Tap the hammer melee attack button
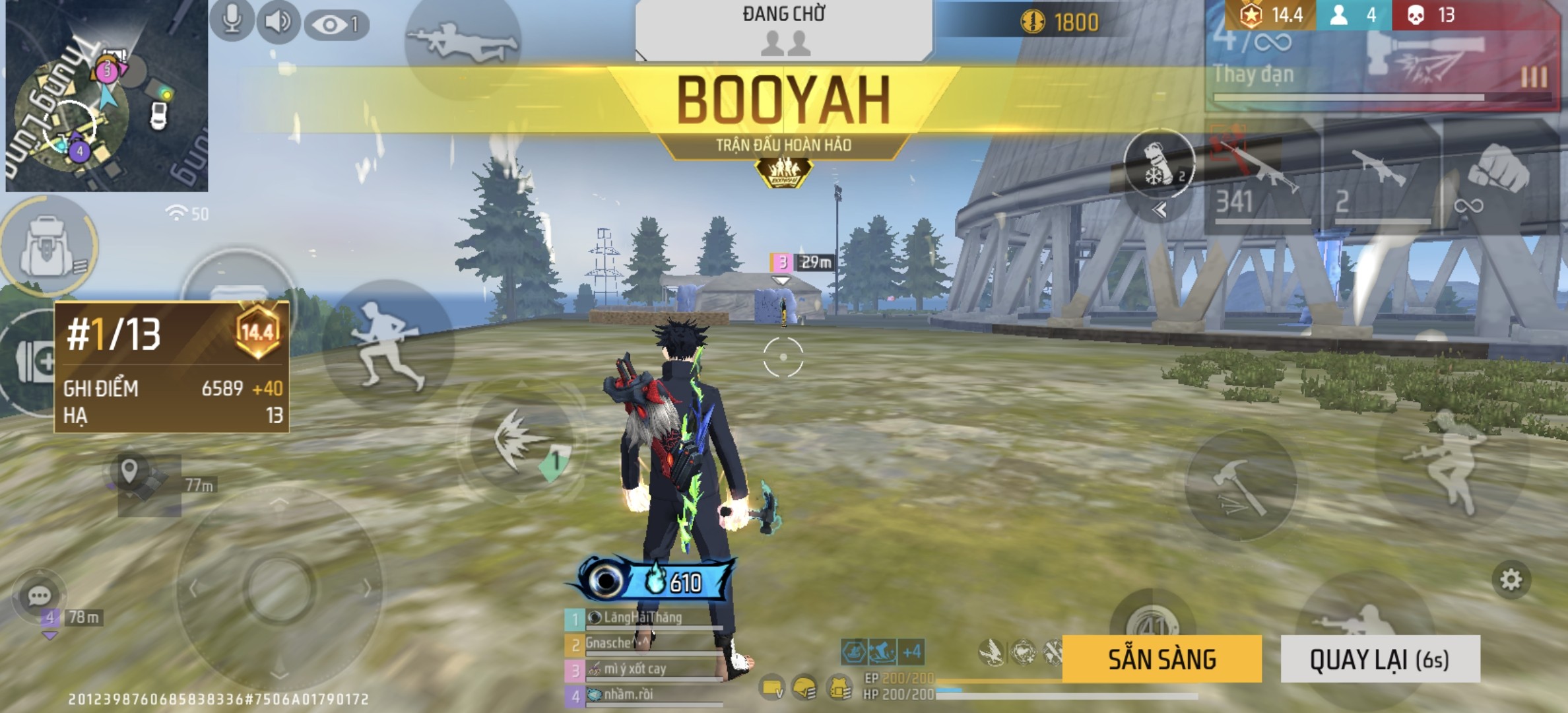 point(1241,485)
